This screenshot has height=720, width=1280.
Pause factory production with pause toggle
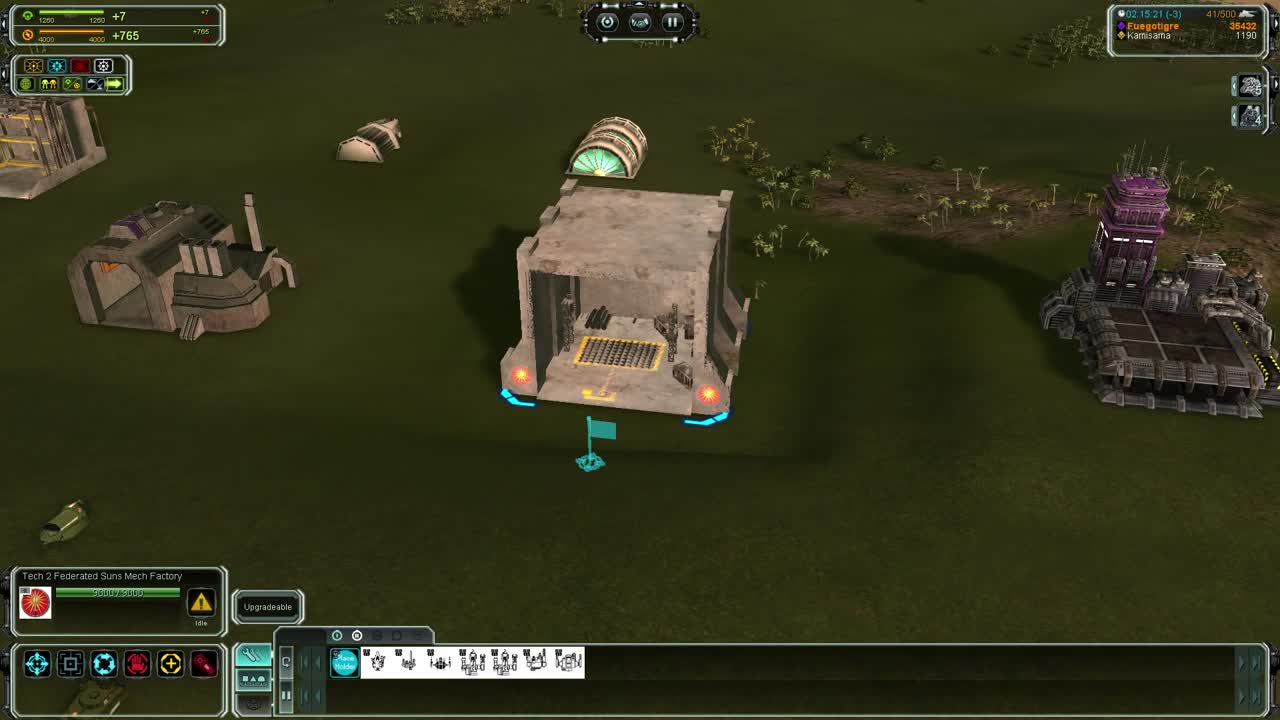(286, 695)
